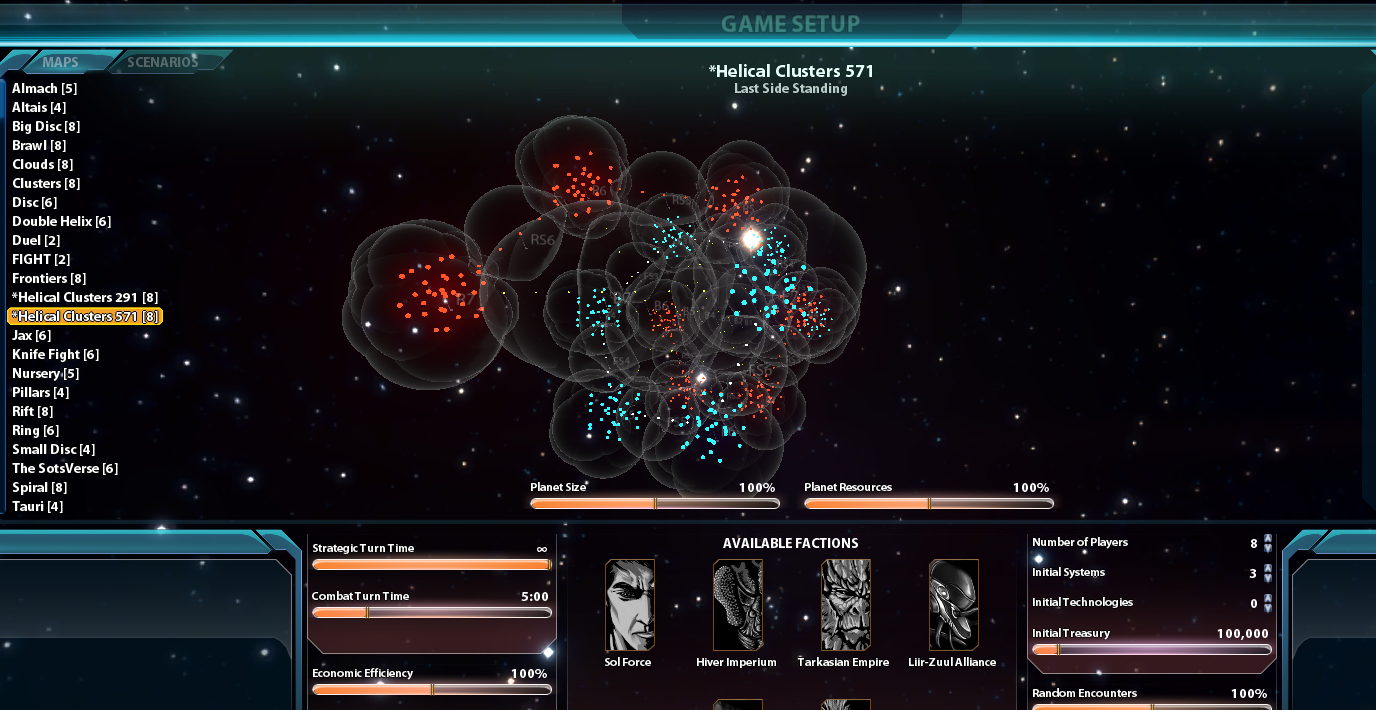Screen dimensions: 1376x710
Task: Select the Liir-Zuul Alliance faction portrait
Action: pyautogui.click(x=953, y=605)
